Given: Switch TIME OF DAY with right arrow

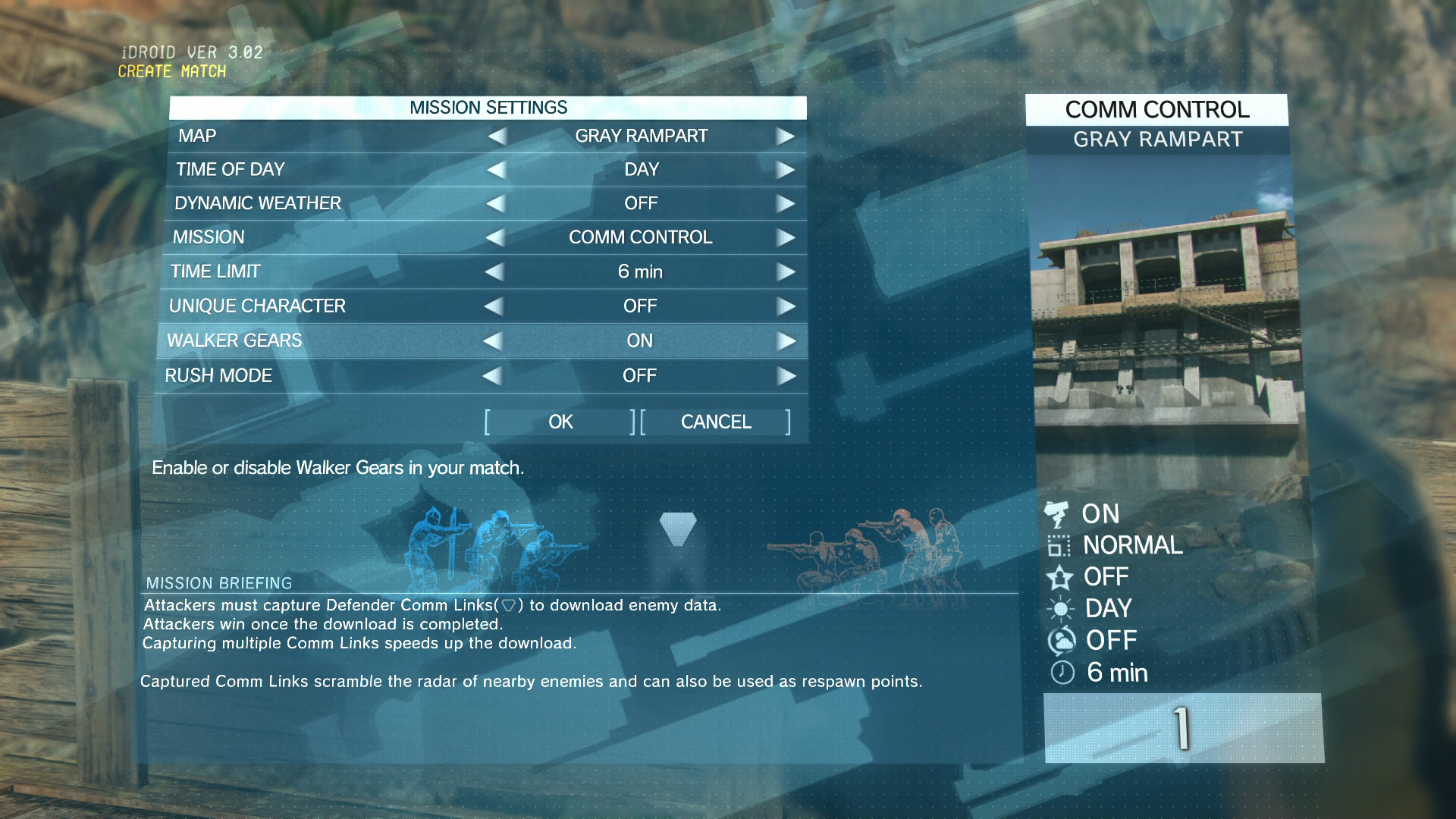Looking at the screenshot, I should pos(785,170).
